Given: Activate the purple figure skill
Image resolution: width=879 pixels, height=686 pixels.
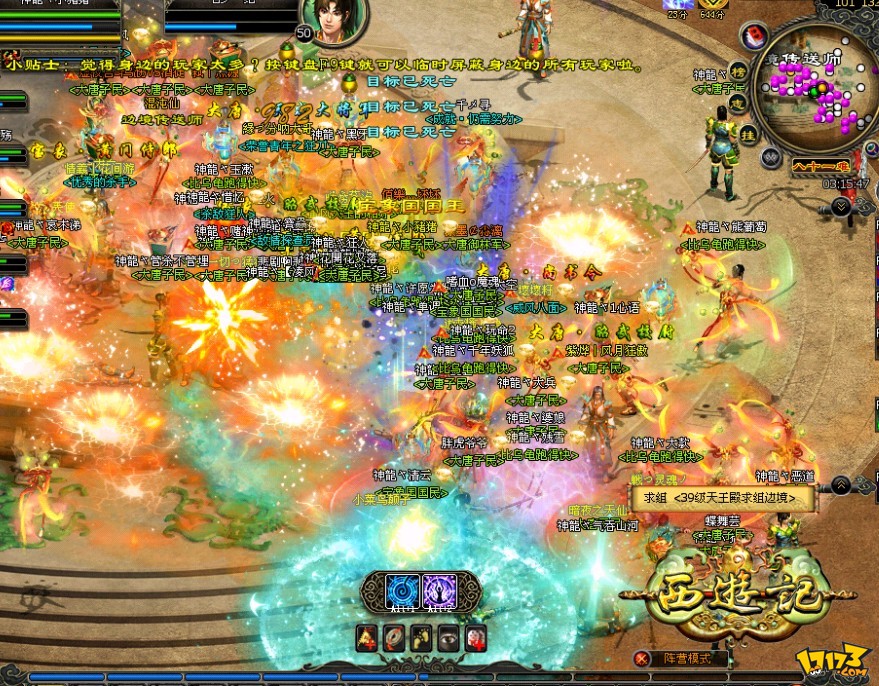Looking at the screenshot, I should pyautogui.click(x=439, y=590).
